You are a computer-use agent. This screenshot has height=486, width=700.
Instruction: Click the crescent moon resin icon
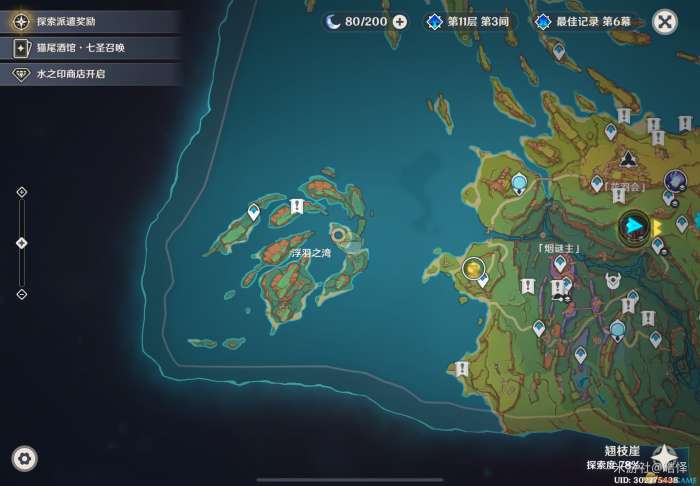(x=333, y=21)
